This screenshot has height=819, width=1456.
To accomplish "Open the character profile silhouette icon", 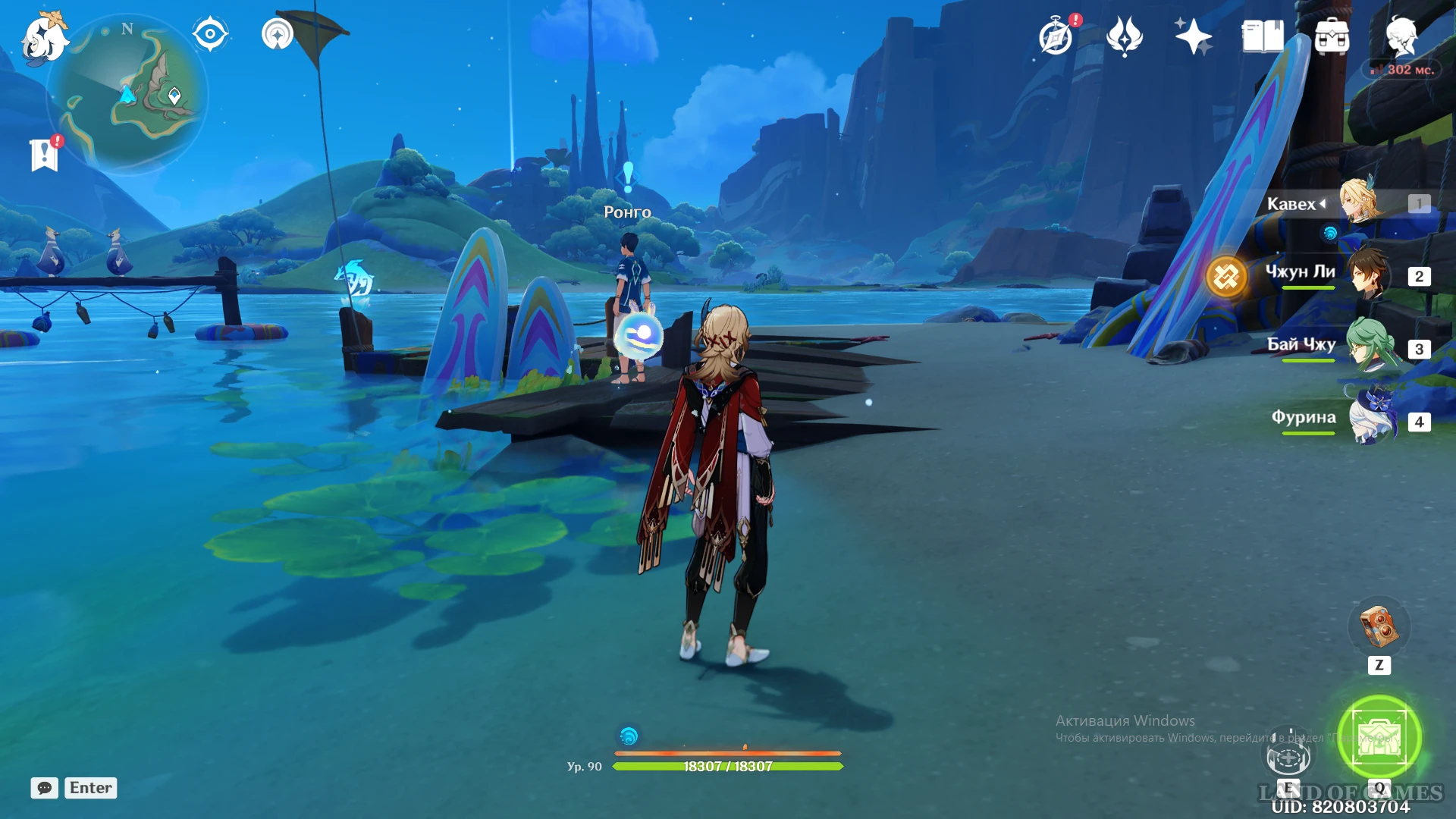I will pyautogui.click(x=1401, y=36).
